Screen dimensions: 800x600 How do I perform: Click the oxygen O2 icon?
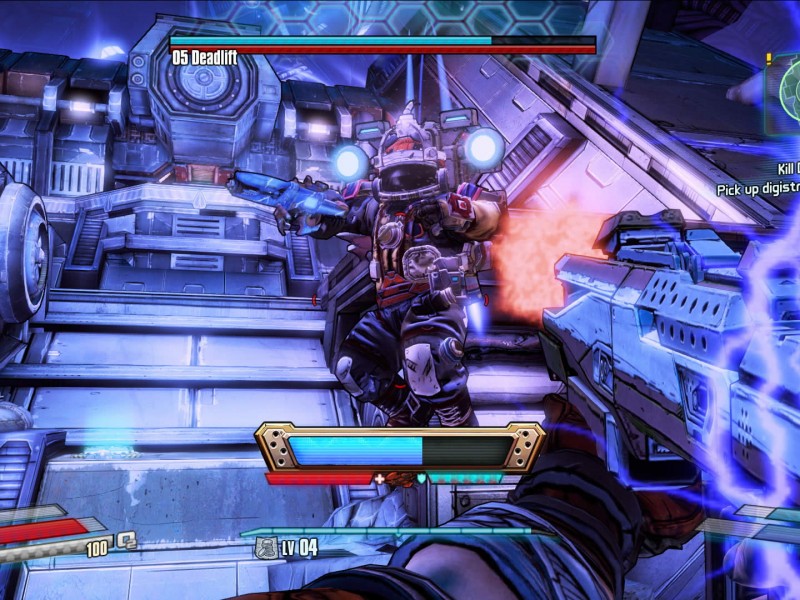pyautogui.click(x=127, y=541)
